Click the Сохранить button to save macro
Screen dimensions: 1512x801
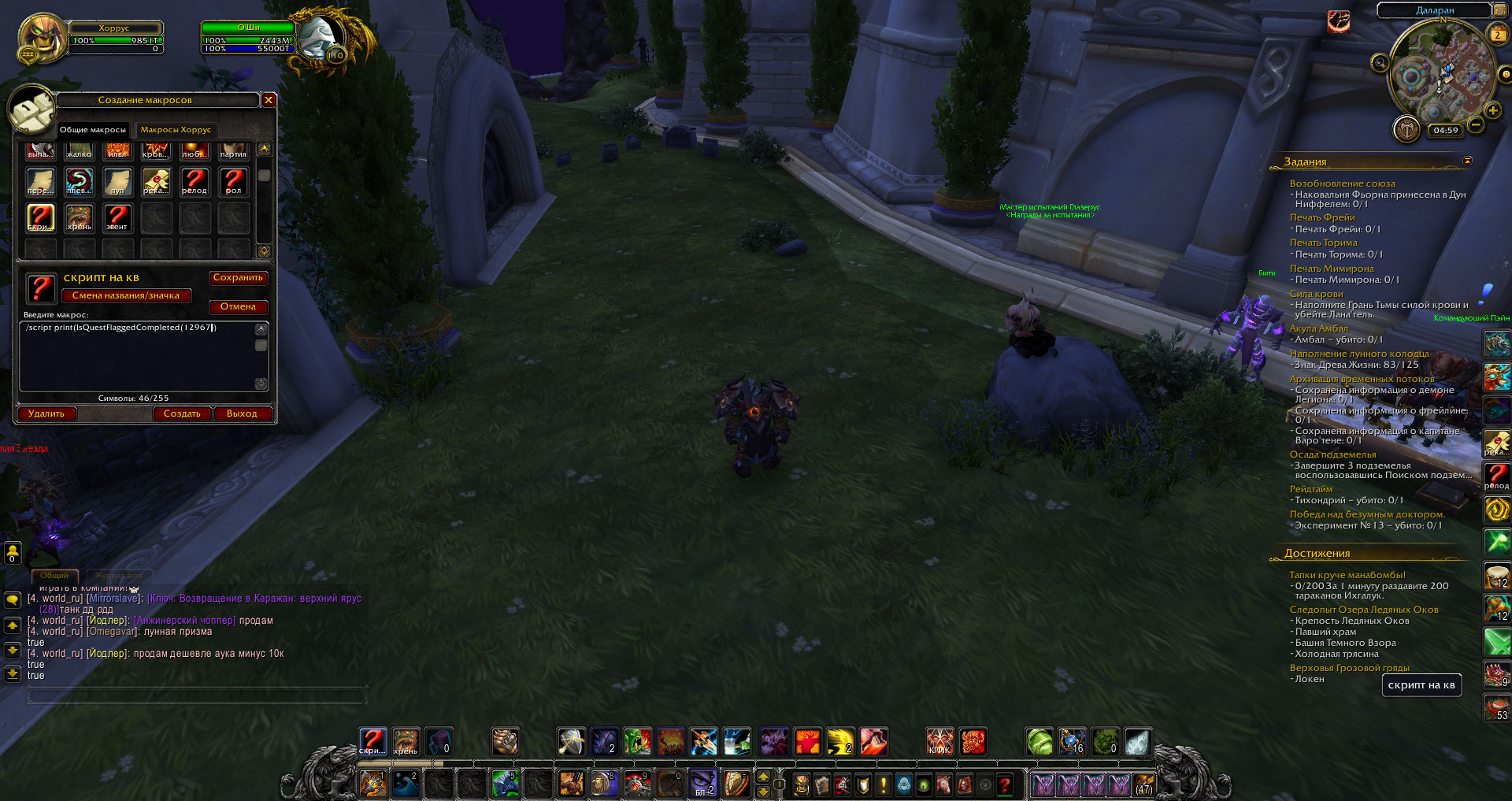pyautogui.click(x=238, y=278)
